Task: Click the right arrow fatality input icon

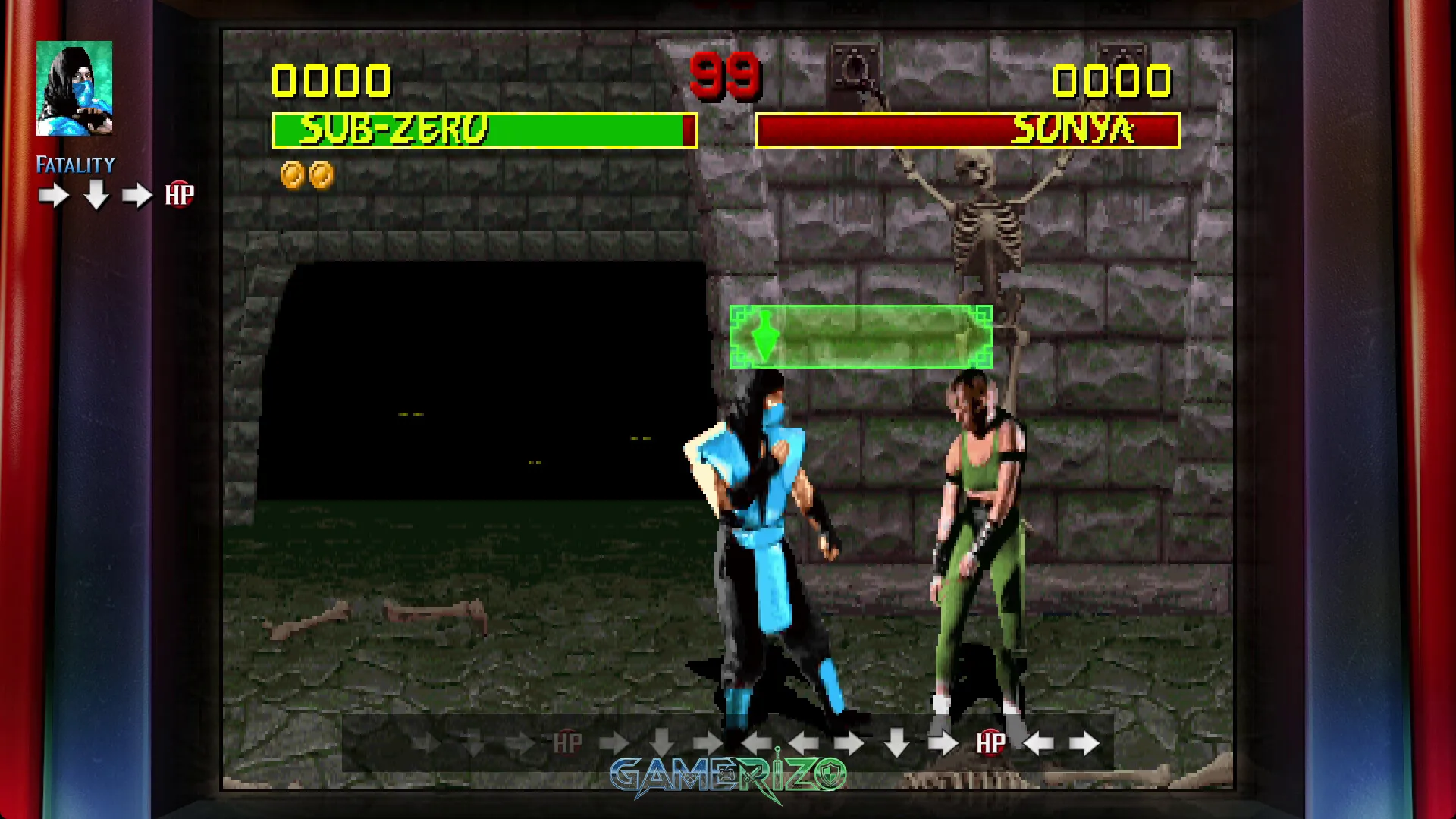Action: (x=52, y=193)
